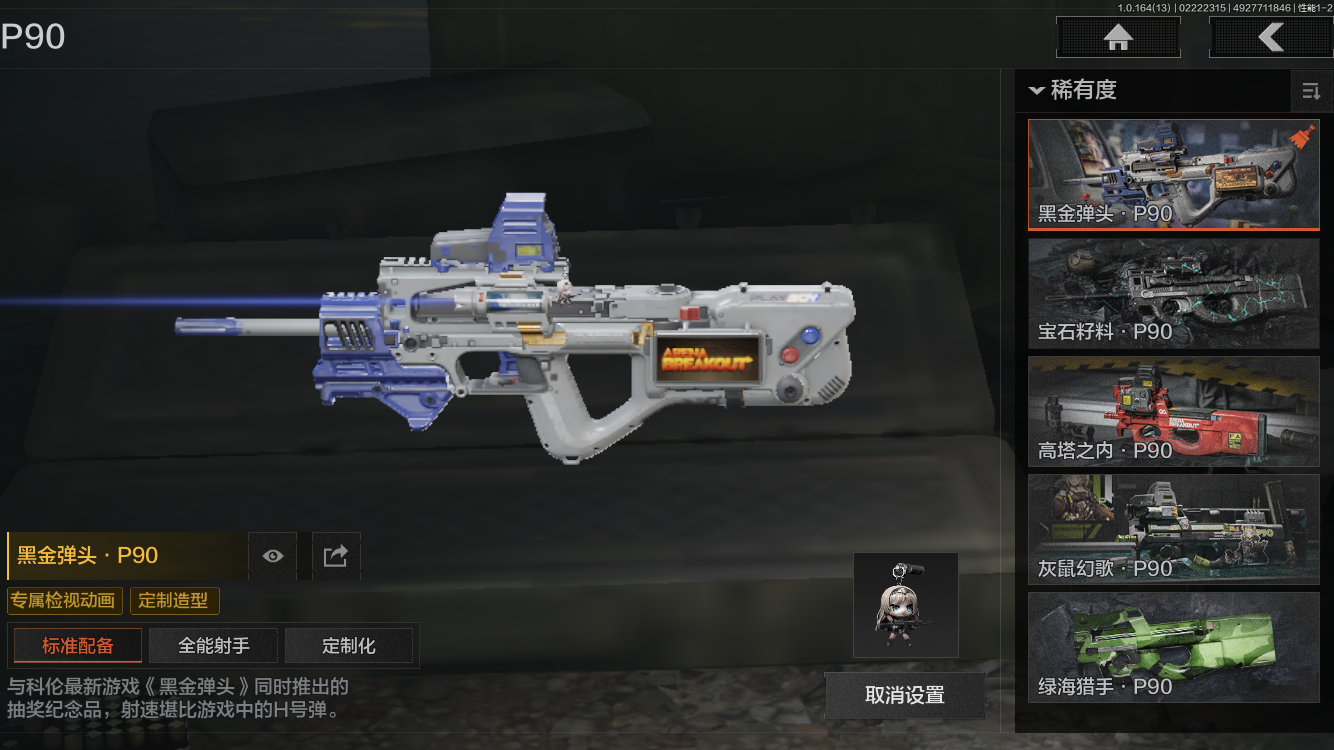Pick the red 高塔之内 · P90 skin
Viewport: 1334px width, 750px height.
(x=1173, y=411)
